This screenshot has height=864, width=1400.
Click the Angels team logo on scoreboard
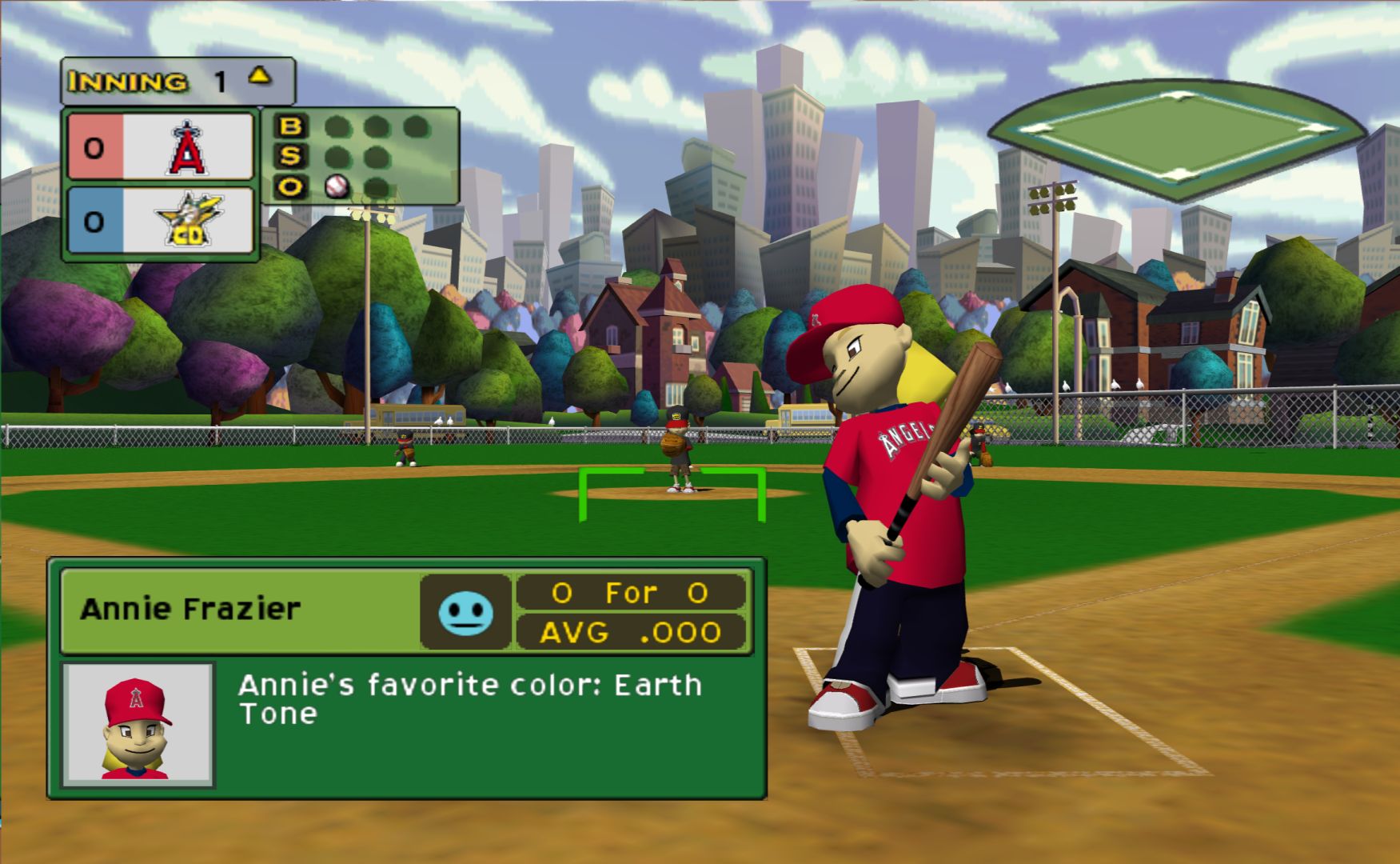click(x=187, y=148)
